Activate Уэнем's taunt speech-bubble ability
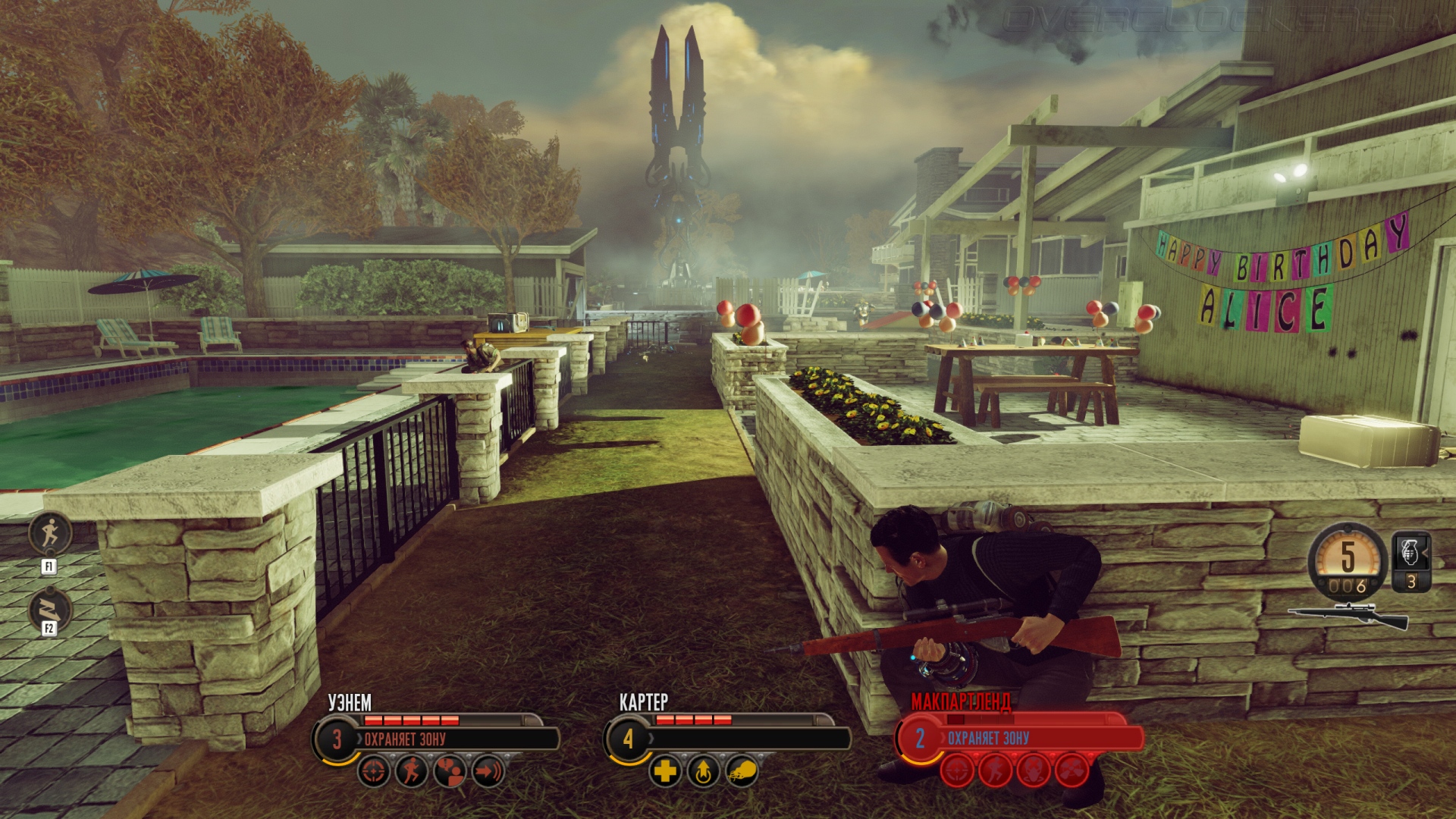This screenshot has height=819, width=1456. [450, 772]
